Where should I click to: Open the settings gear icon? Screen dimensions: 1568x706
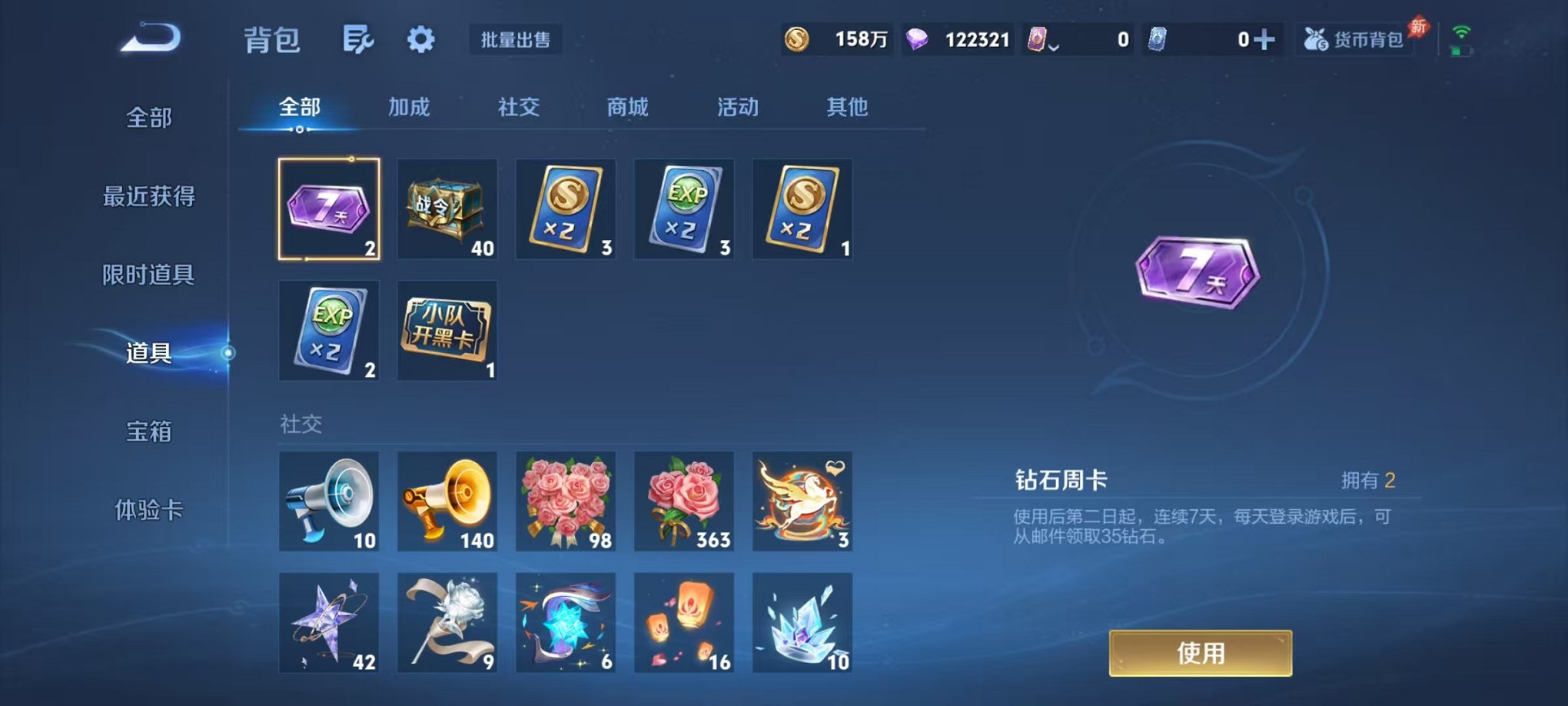[420, 40]
